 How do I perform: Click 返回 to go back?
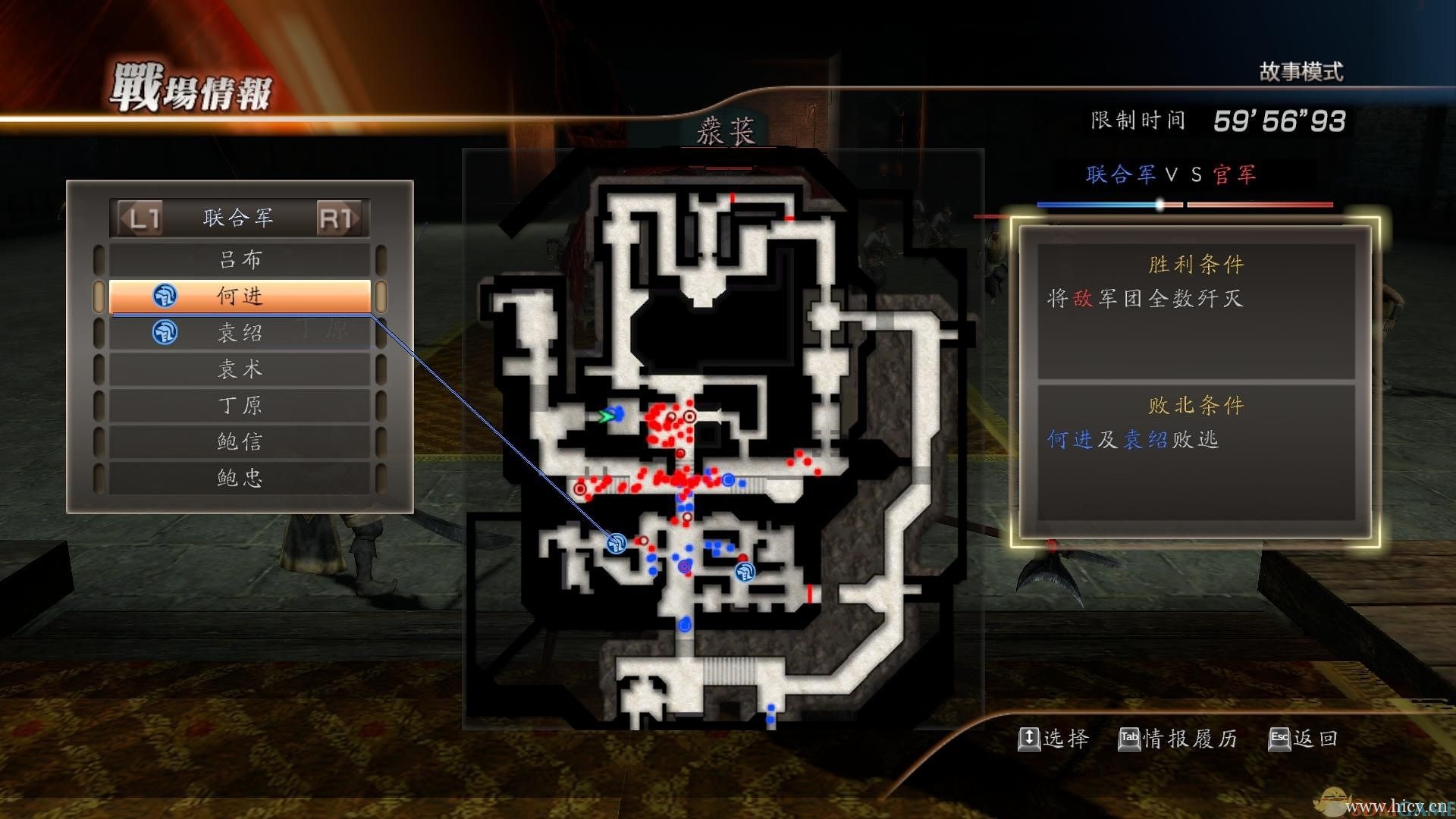1304,738
